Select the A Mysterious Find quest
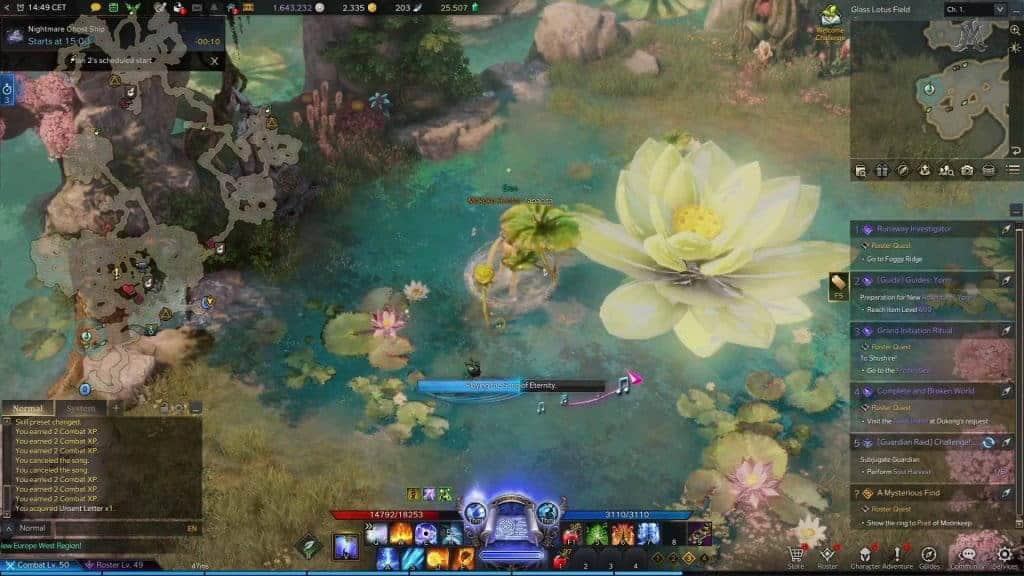1024x576 pixels. pos(912,493)
